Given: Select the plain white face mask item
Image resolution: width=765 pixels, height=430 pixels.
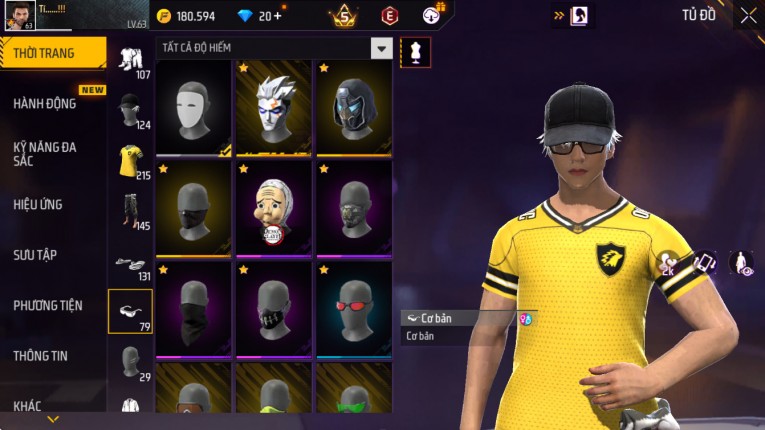Looking at the screenshot, I should 194,106.
